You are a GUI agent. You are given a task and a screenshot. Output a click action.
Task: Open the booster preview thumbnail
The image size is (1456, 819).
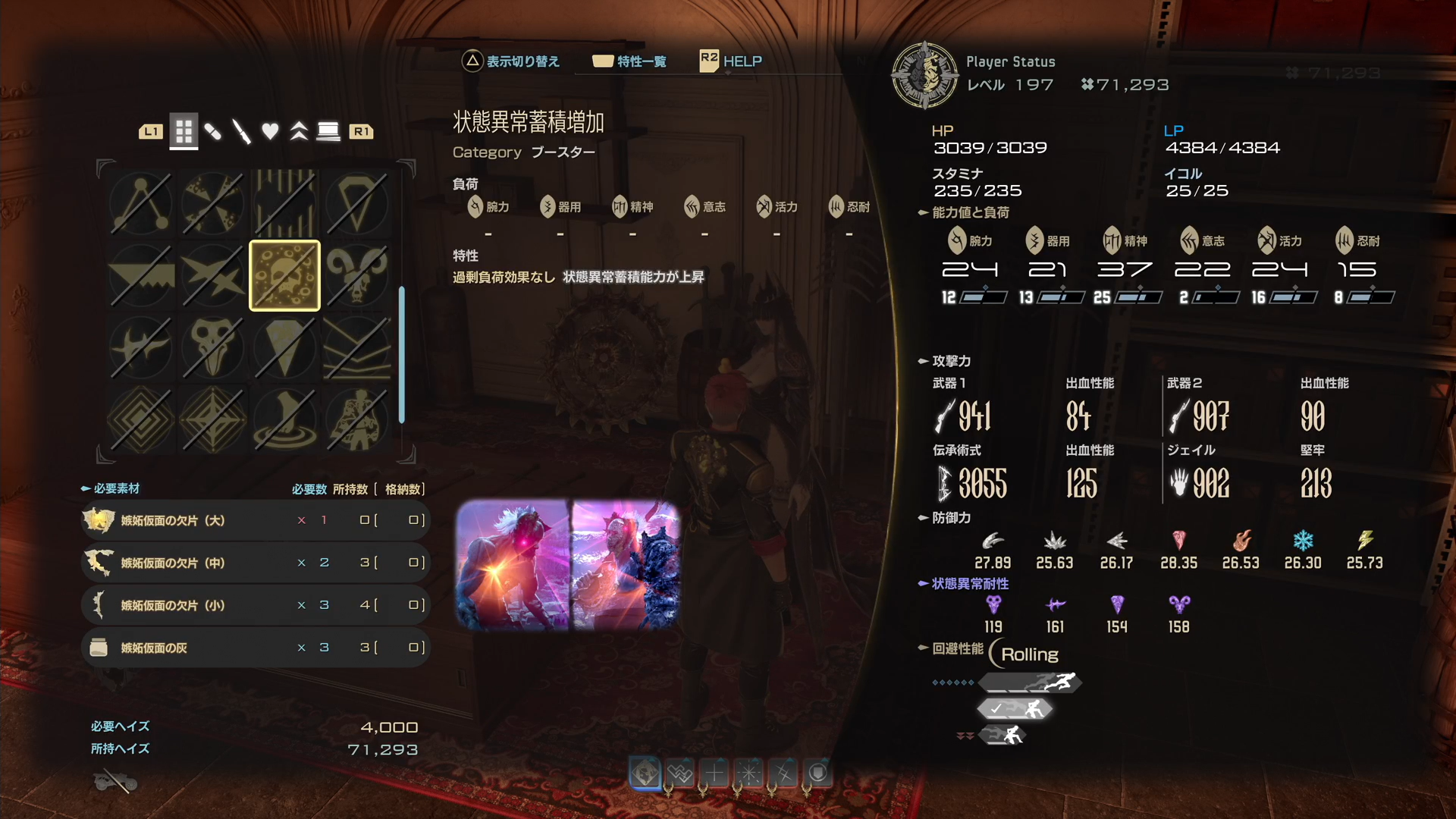[567, 565]
